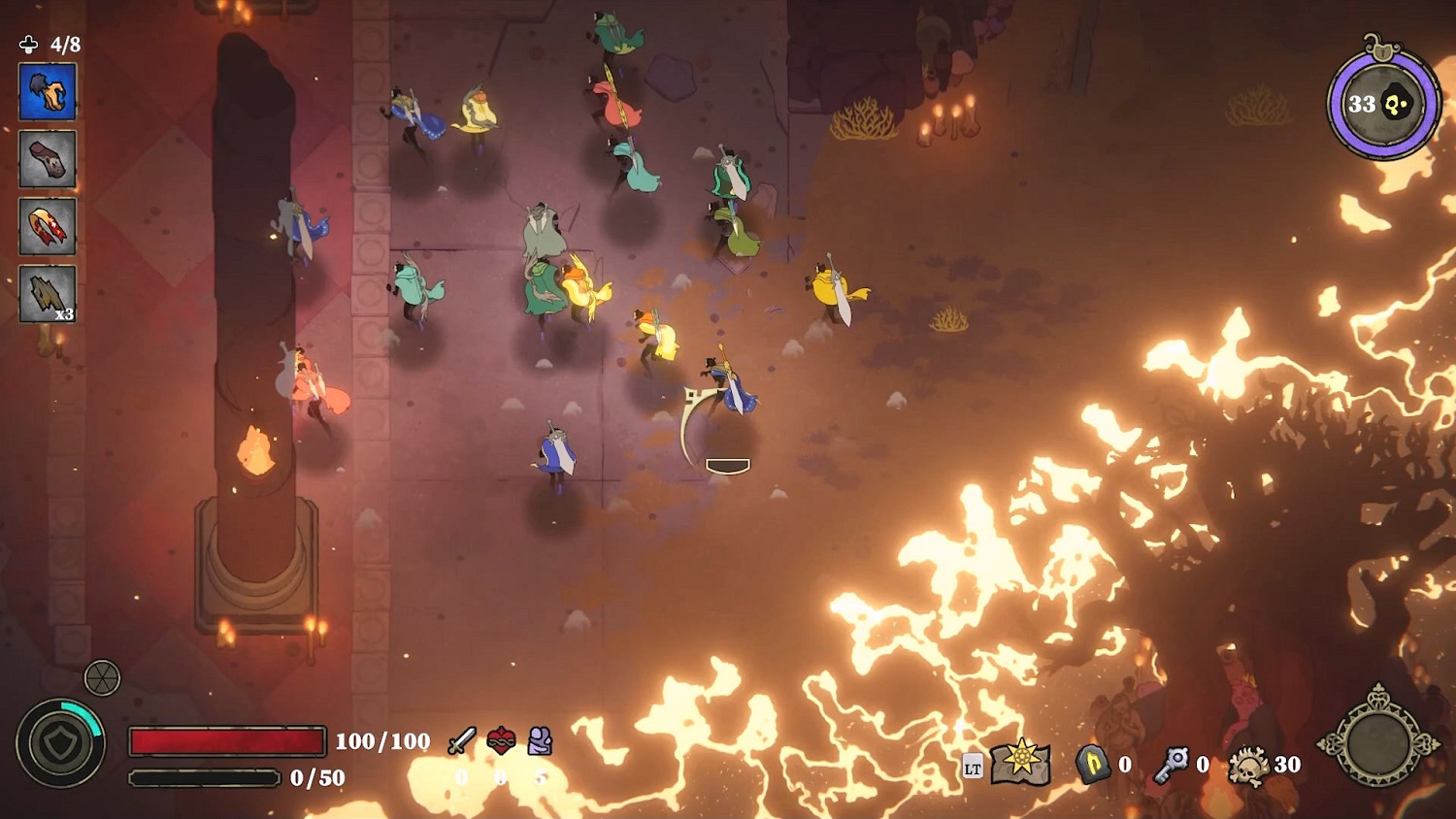Click the glowing rune stone icon
Screen dimensions: 1456x819
1092,765
